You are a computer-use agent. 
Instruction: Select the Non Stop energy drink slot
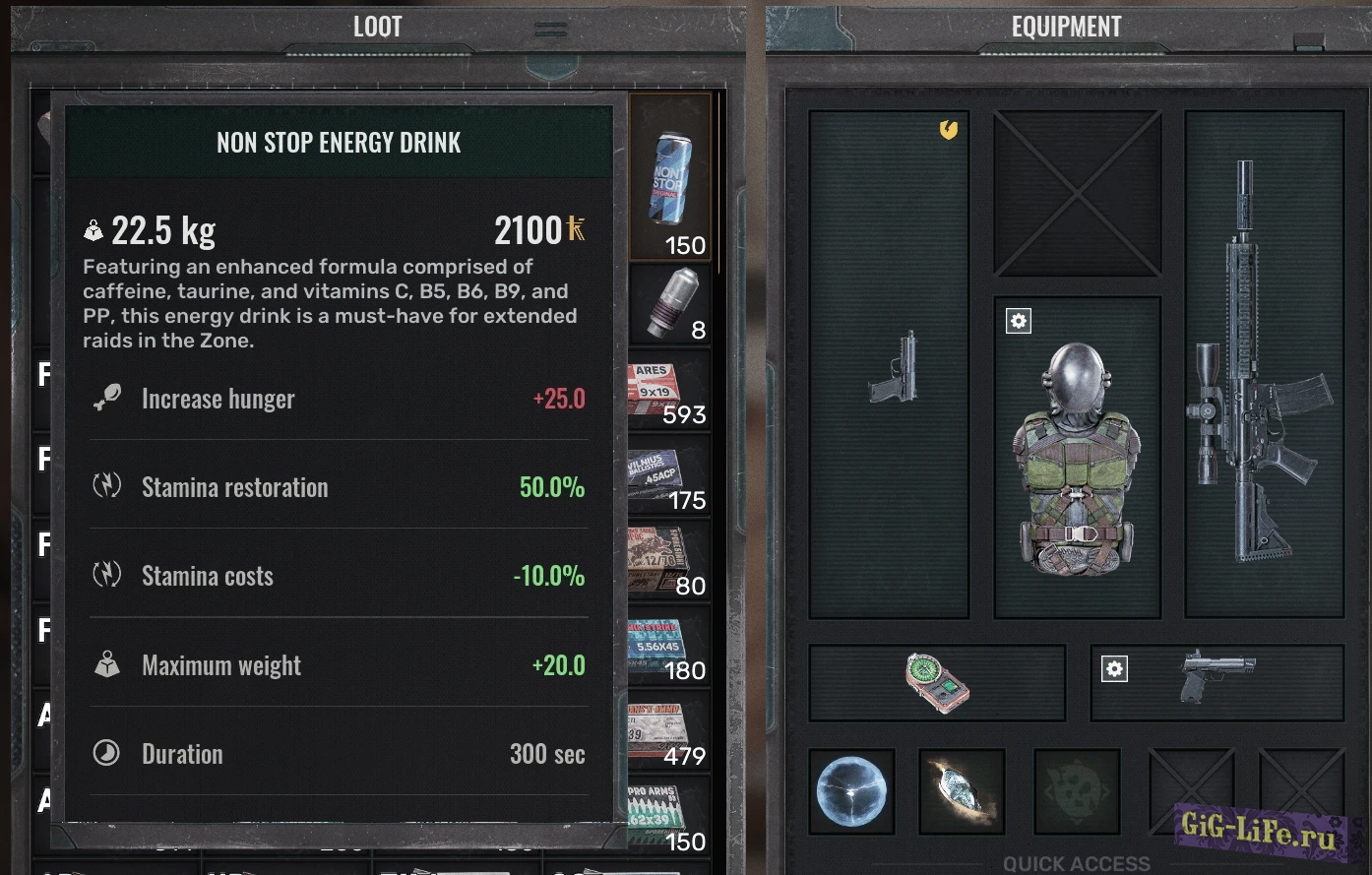click(671, 179)
